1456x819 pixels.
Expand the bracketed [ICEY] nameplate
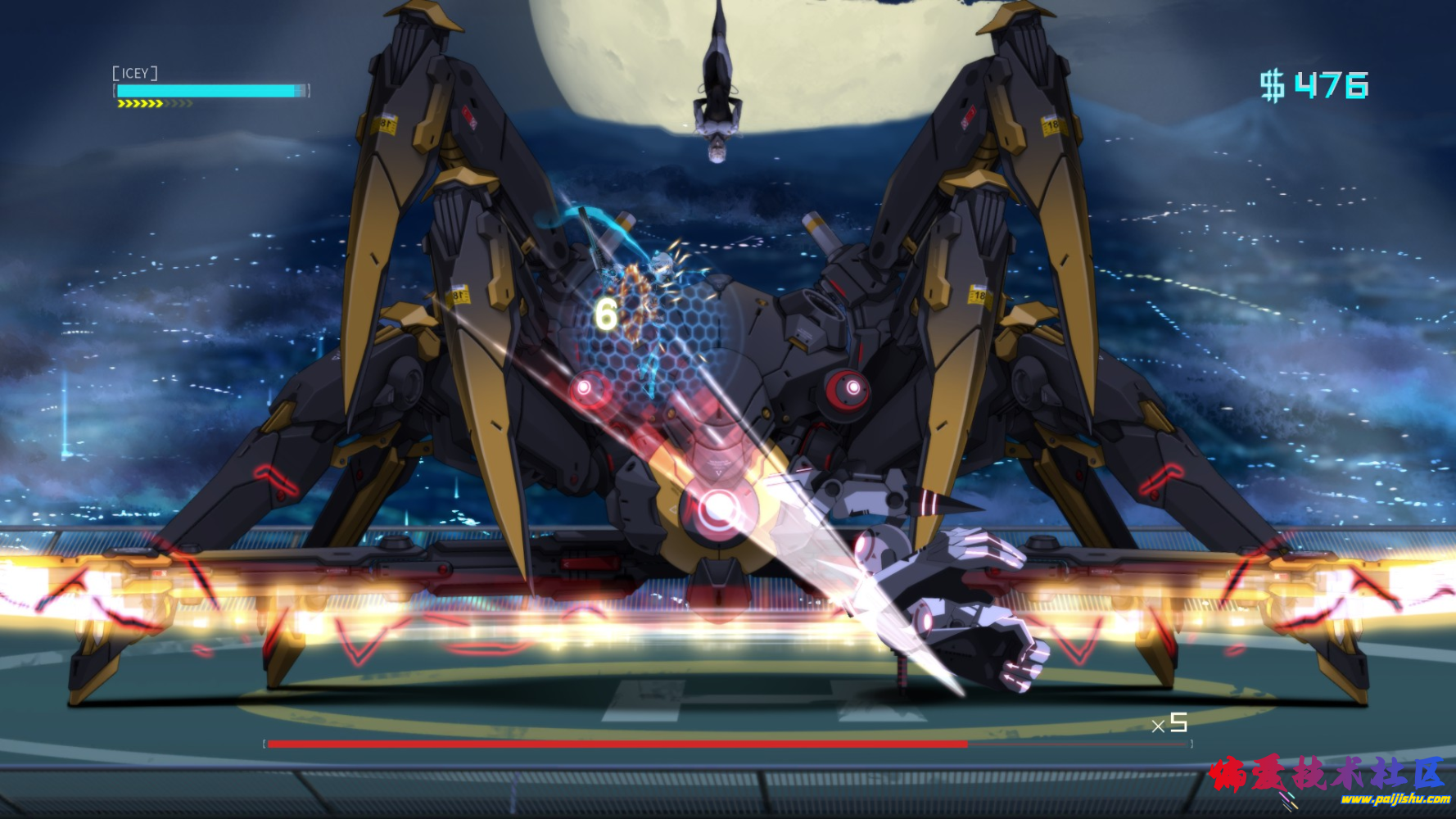(134, 73)
